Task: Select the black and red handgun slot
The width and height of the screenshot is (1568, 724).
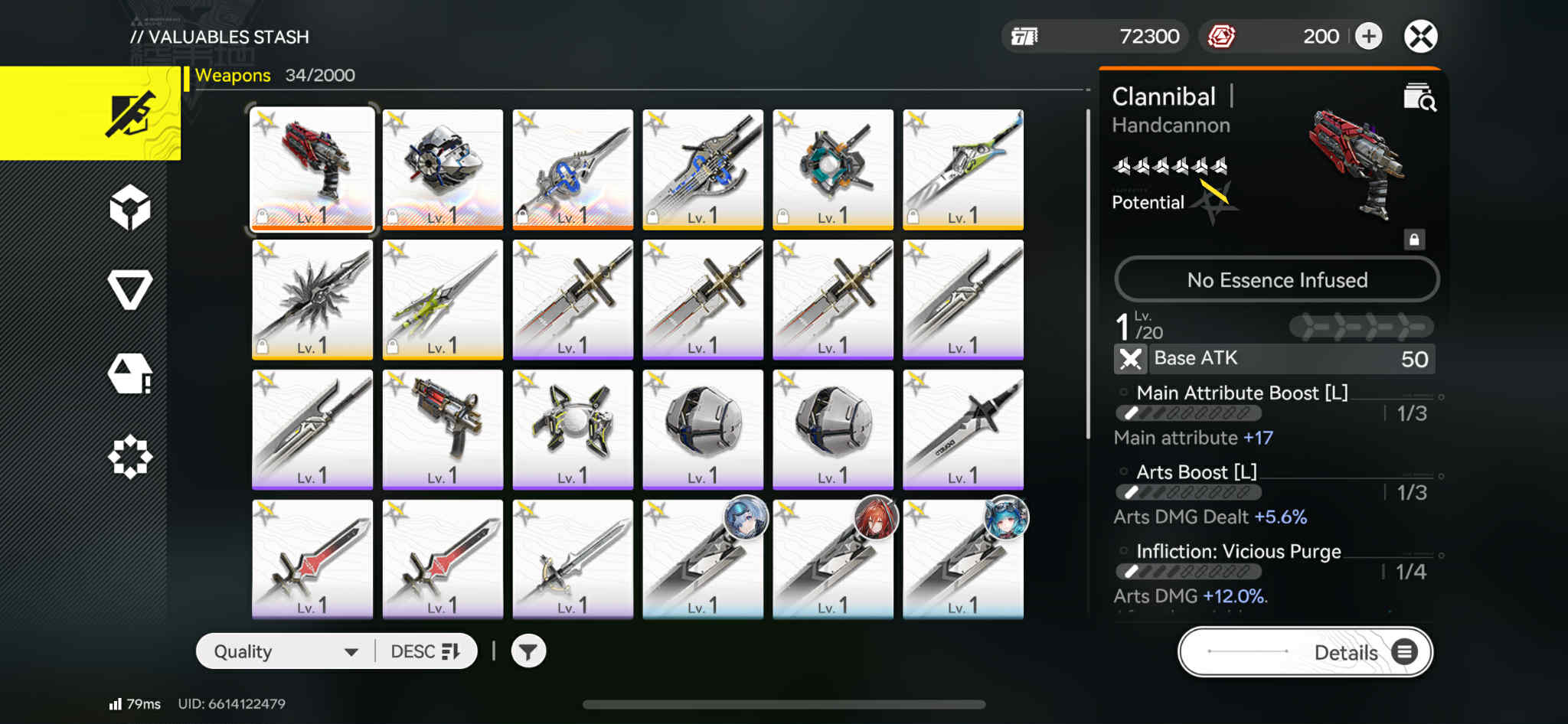Action: tap(443, 429)
